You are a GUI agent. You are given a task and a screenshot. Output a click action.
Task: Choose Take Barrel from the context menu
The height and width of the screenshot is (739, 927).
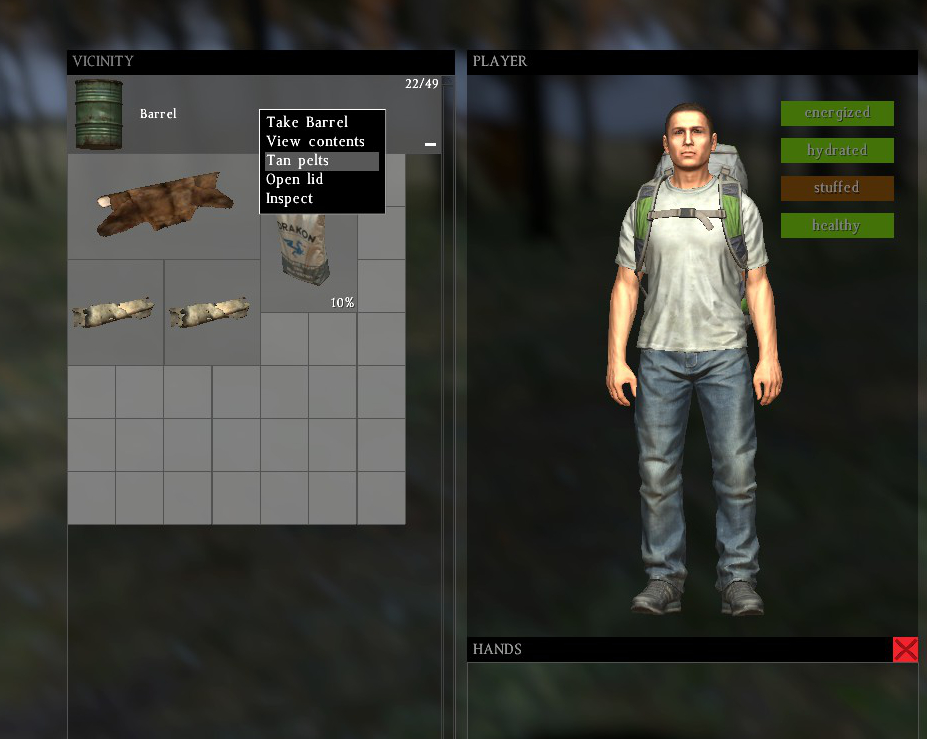(307, 122)
